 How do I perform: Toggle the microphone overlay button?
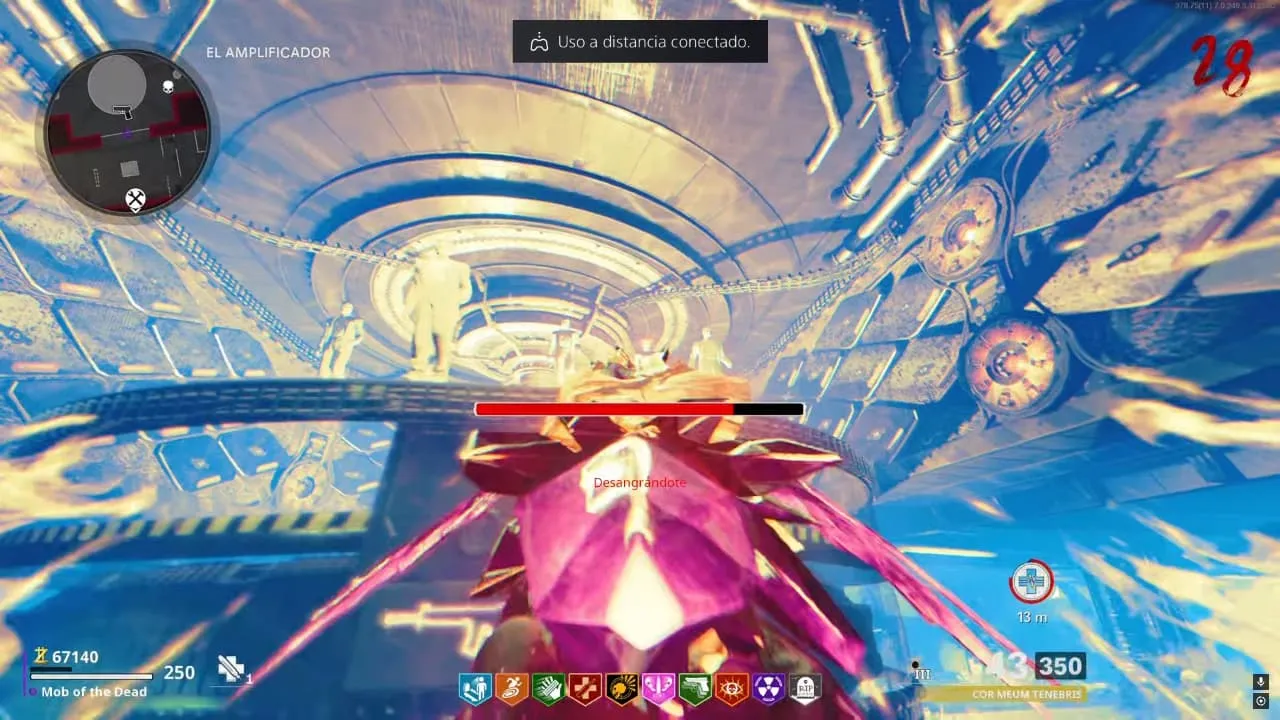pyautogui.click(x=1260, y=682)
